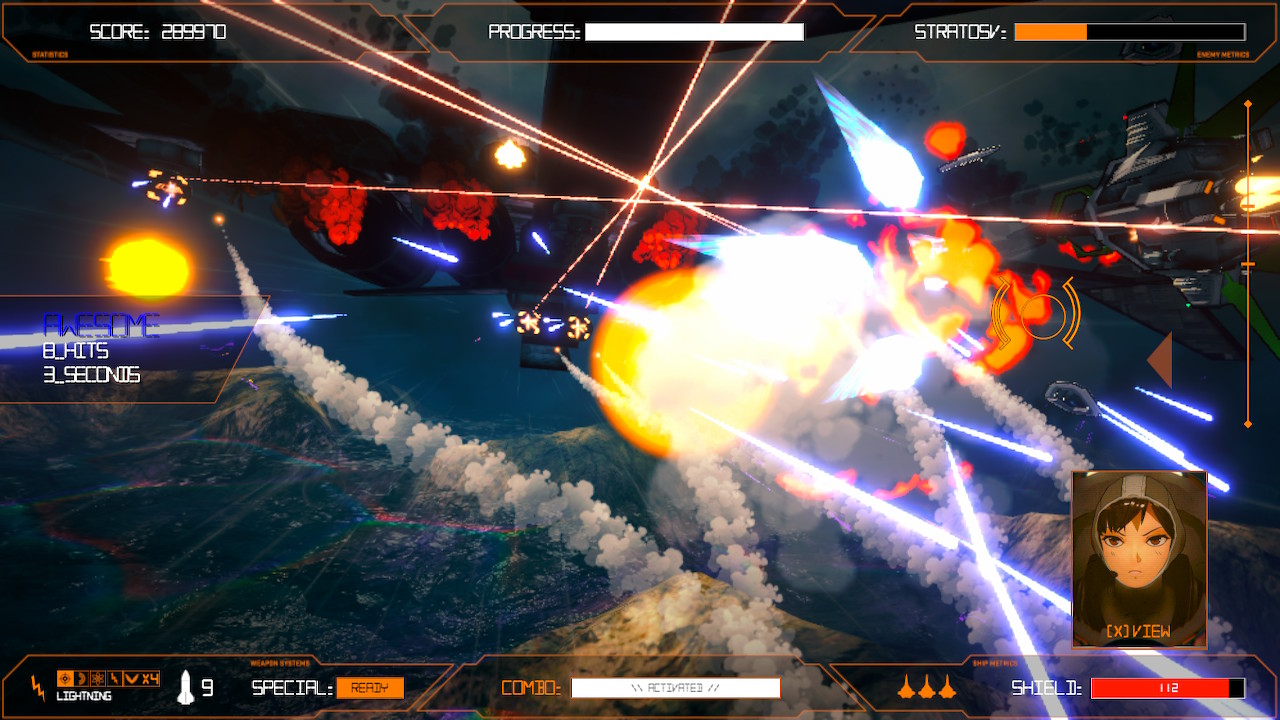Click the white missile icon
Image resolution: width=1280 pixels, height=720 pixels.
tap(185, 687)
